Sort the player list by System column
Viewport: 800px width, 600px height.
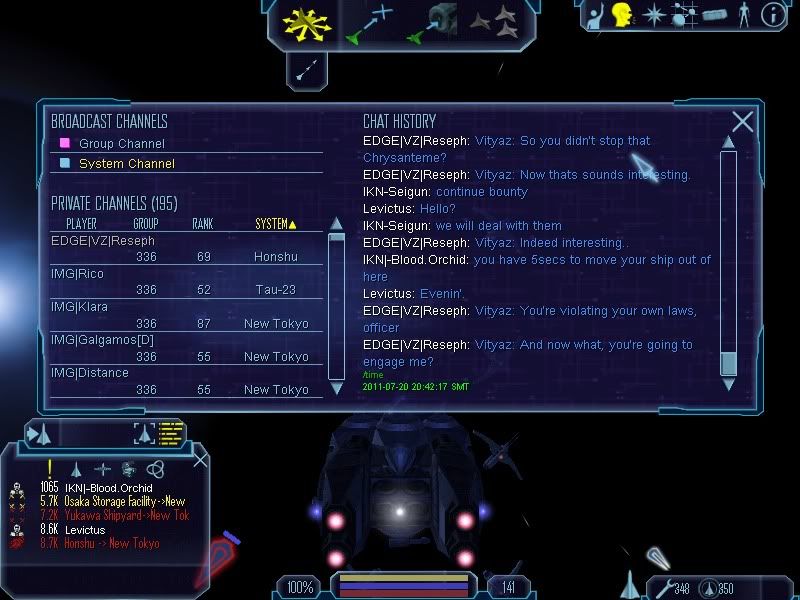(276, 224)
